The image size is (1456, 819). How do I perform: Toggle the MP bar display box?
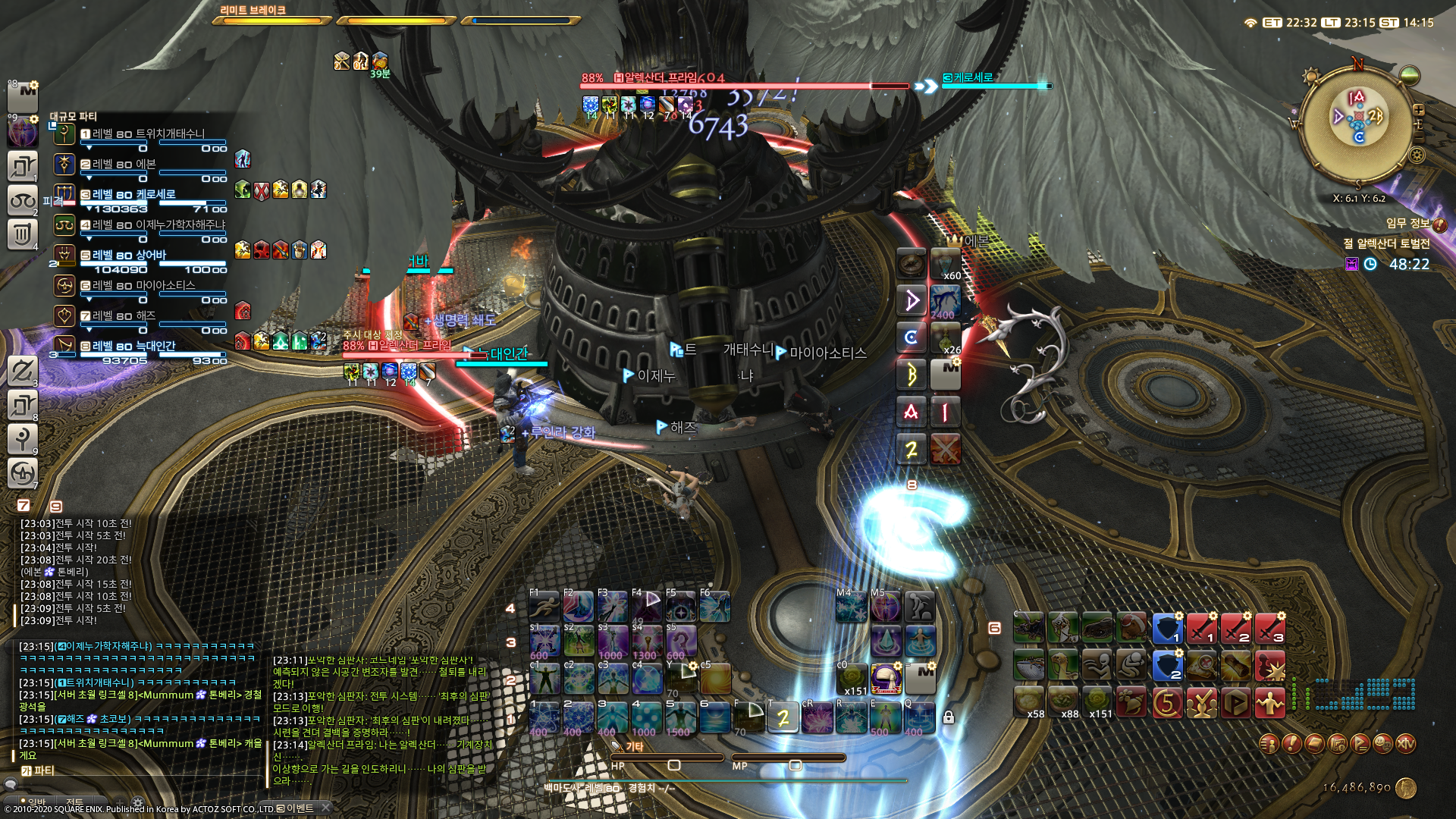coord(795,764)
